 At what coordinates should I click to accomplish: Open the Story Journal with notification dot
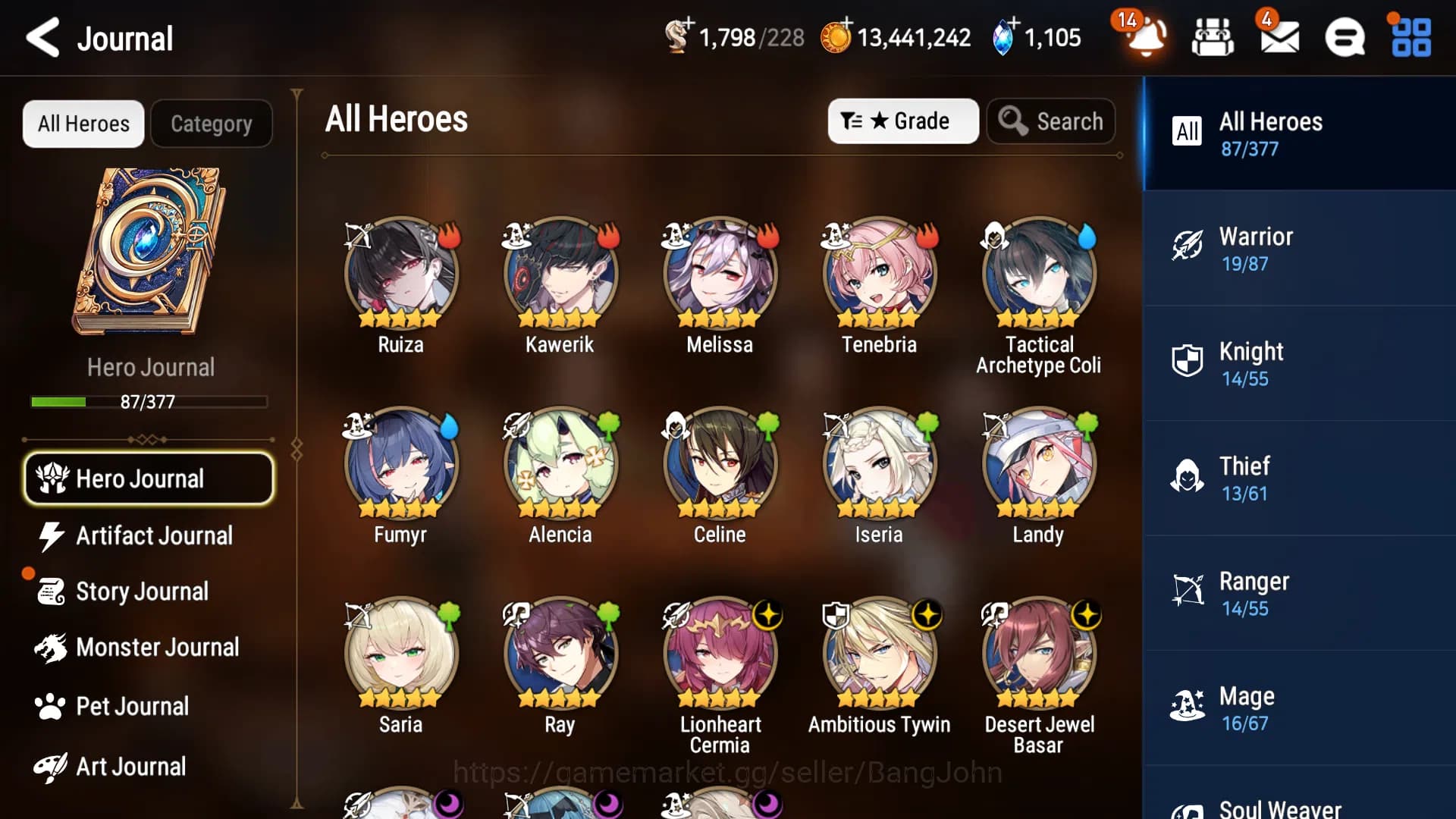tap(142, 591)
